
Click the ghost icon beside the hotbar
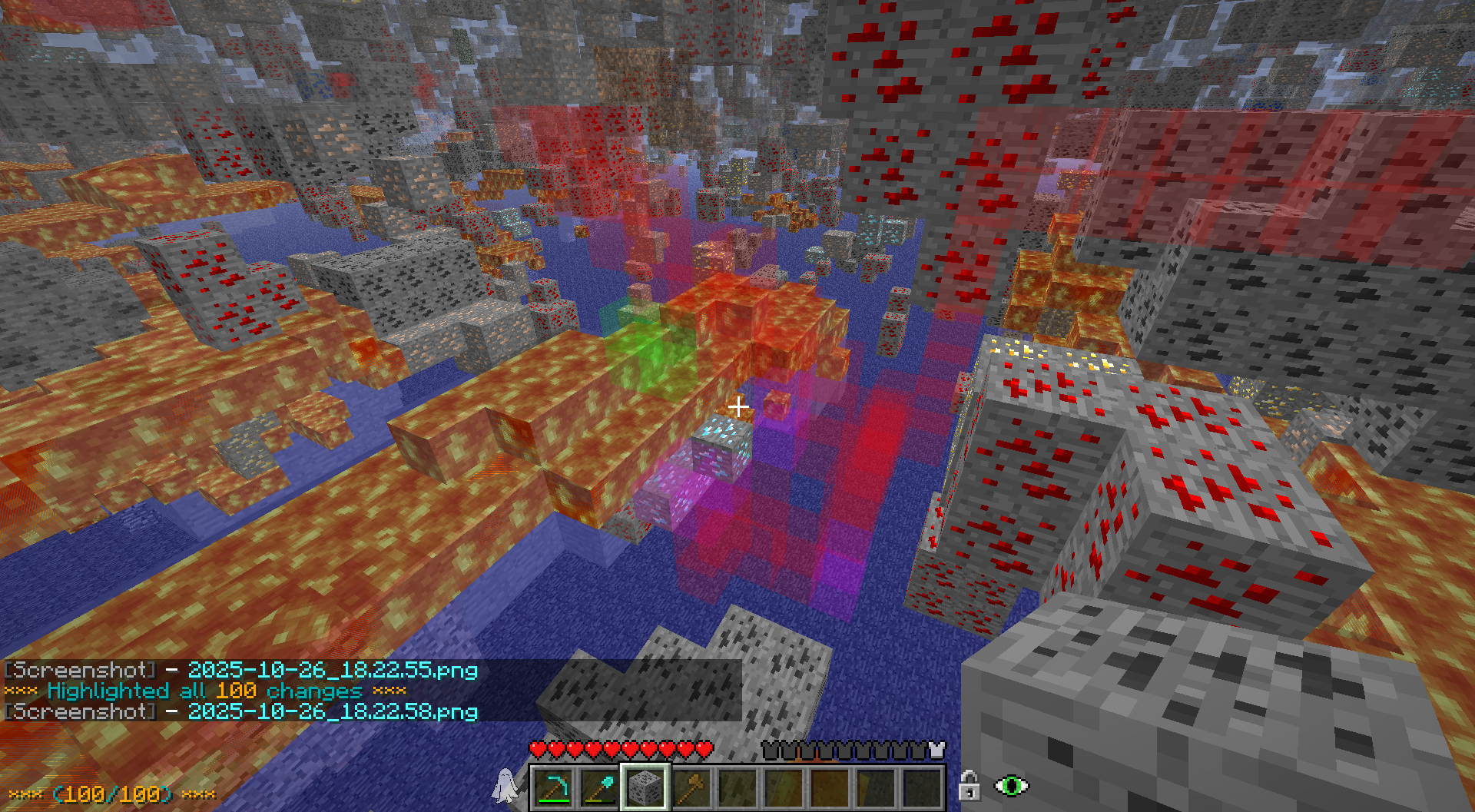click(x=505, y=785)
